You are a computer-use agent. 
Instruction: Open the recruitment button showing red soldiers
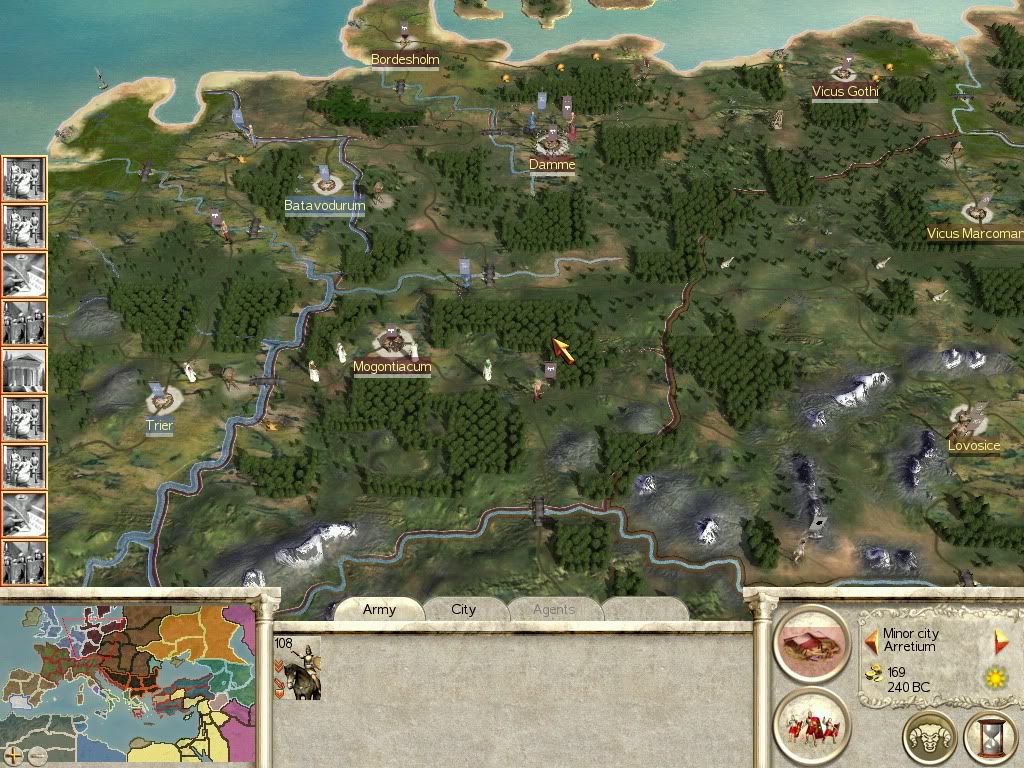click(811, 726)
